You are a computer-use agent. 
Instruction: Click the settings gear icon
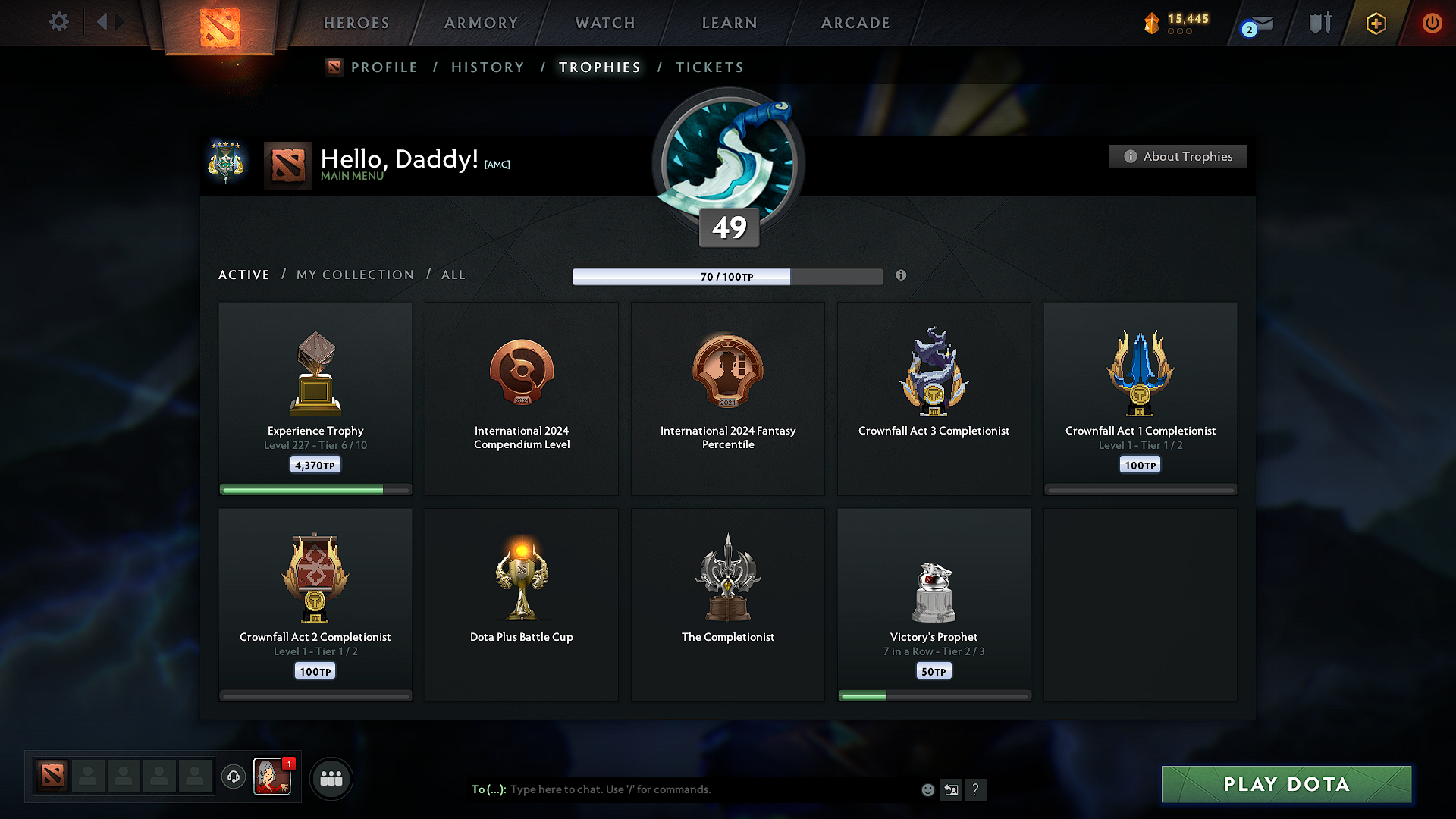tap(58, 22)
